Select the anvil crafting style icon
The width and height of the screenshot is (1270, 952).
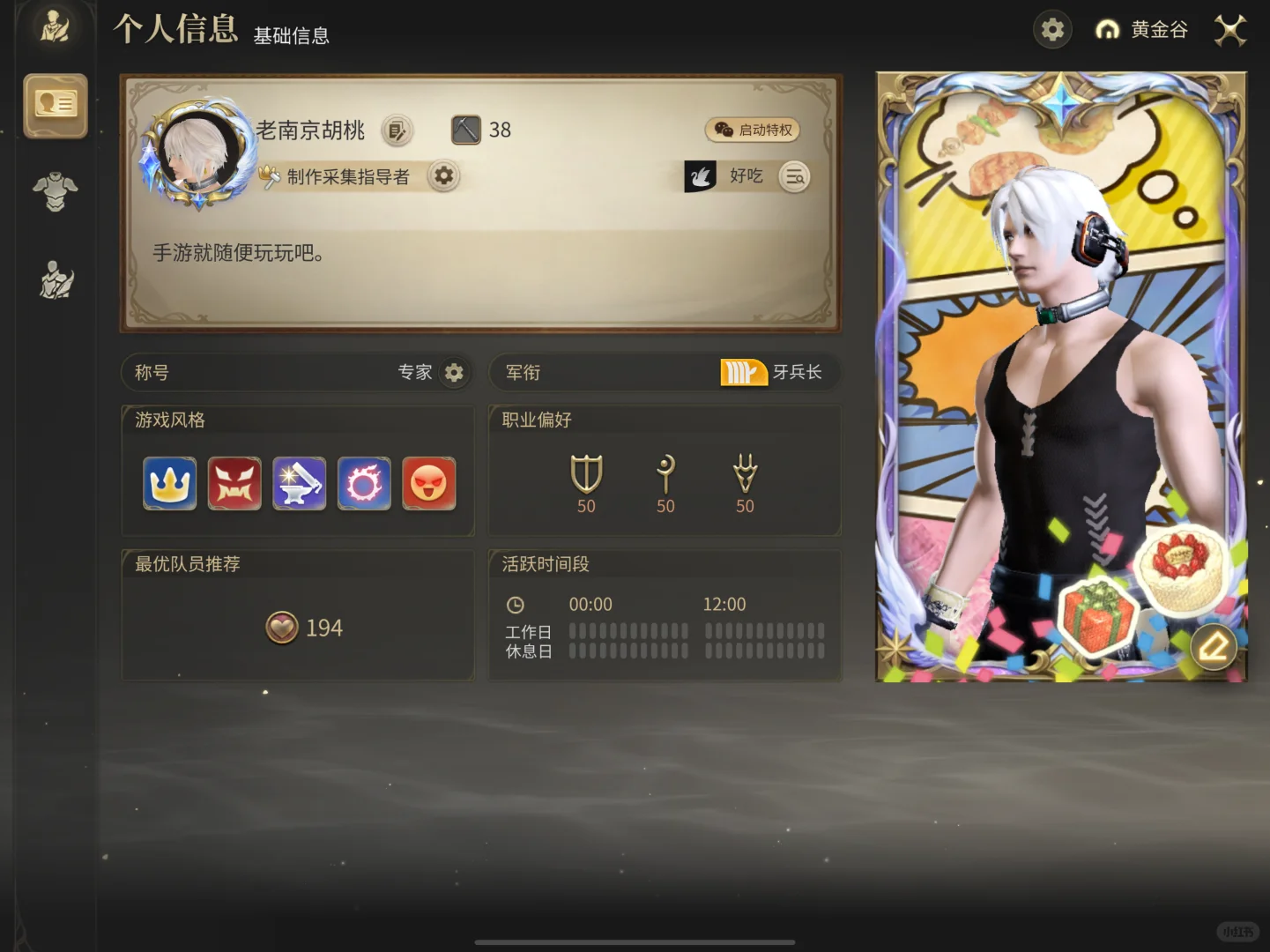299,483
